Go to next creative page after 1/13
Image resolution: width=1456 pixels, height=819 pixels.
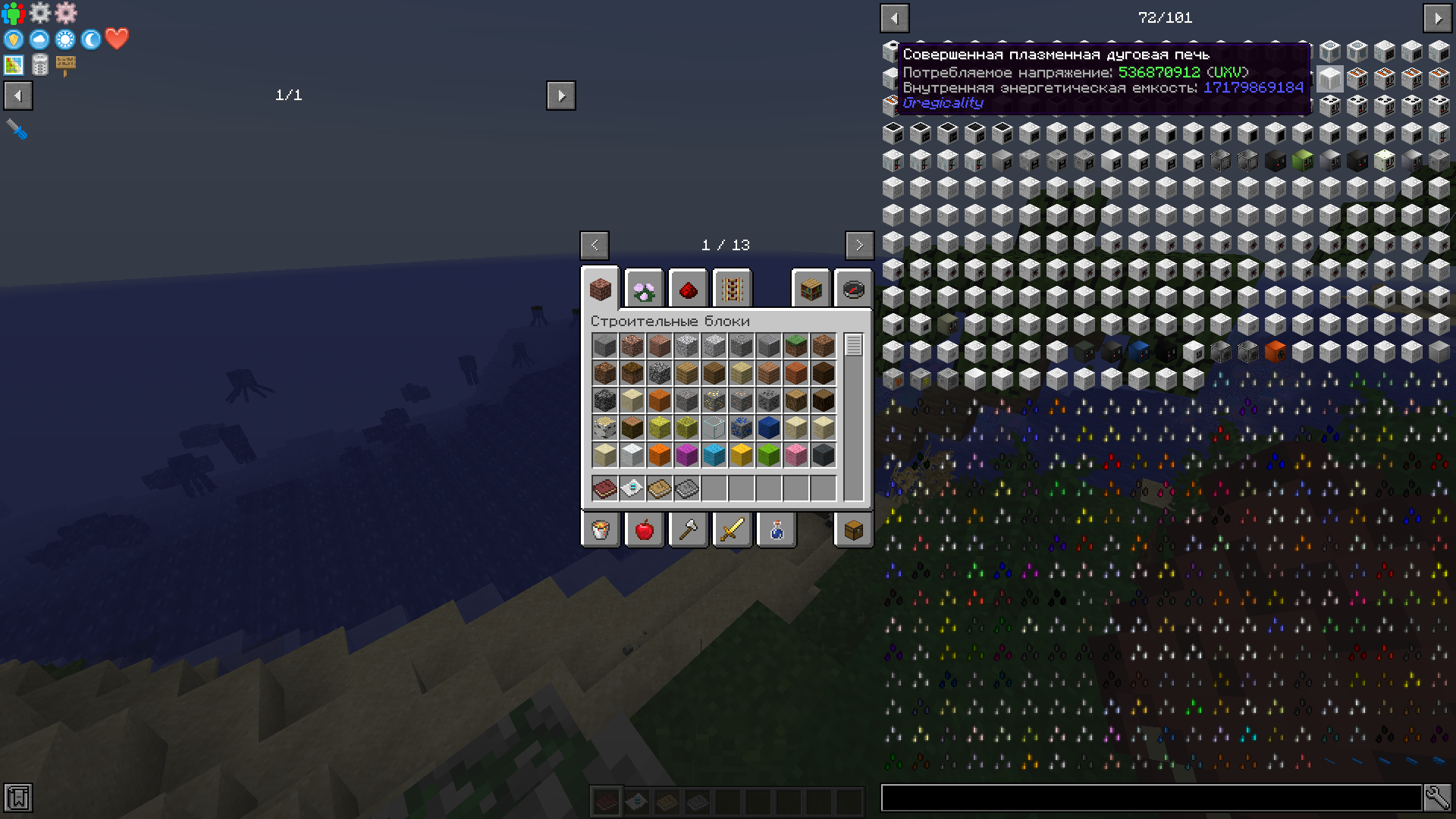pos(859,246)
